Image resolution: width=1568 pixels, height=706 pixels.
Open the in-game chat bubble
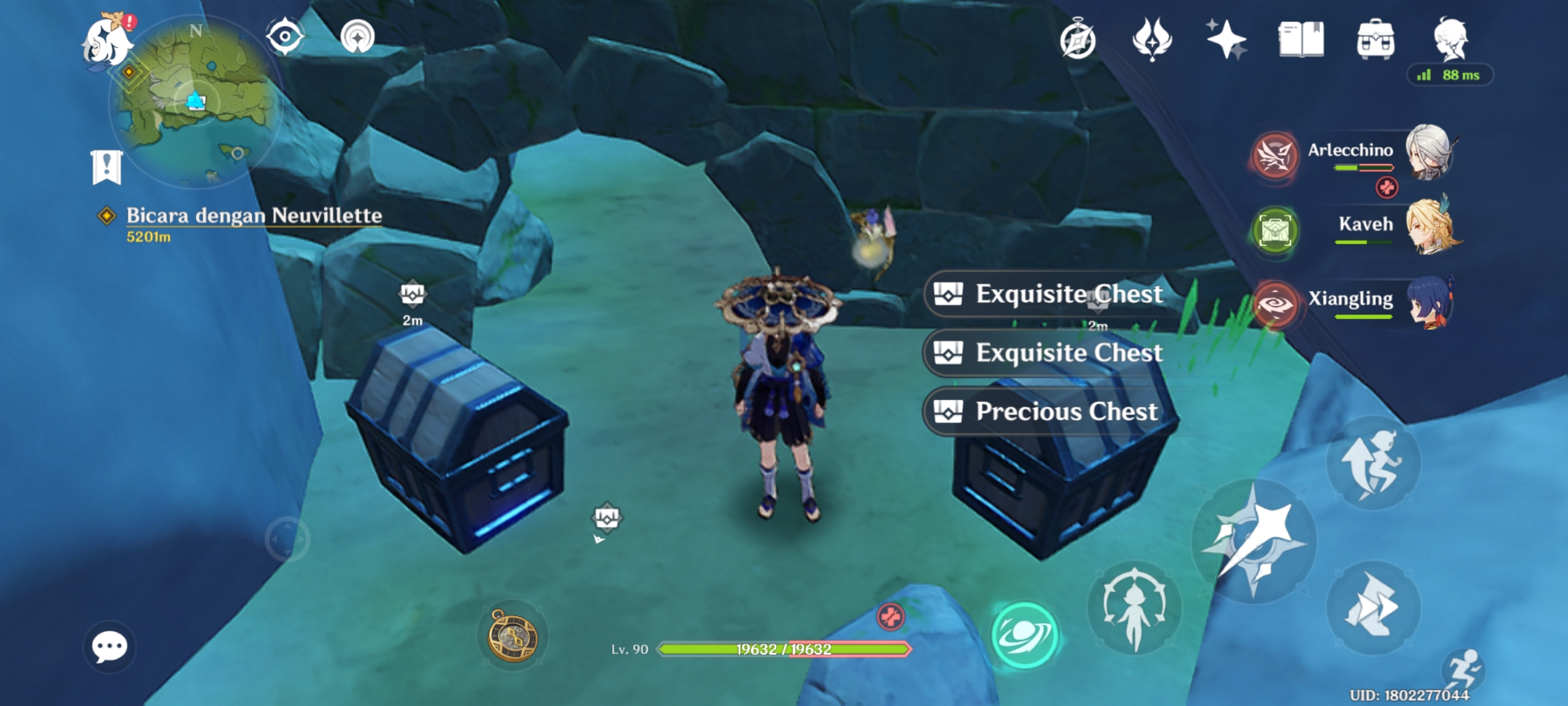click(x=110, y=647)
